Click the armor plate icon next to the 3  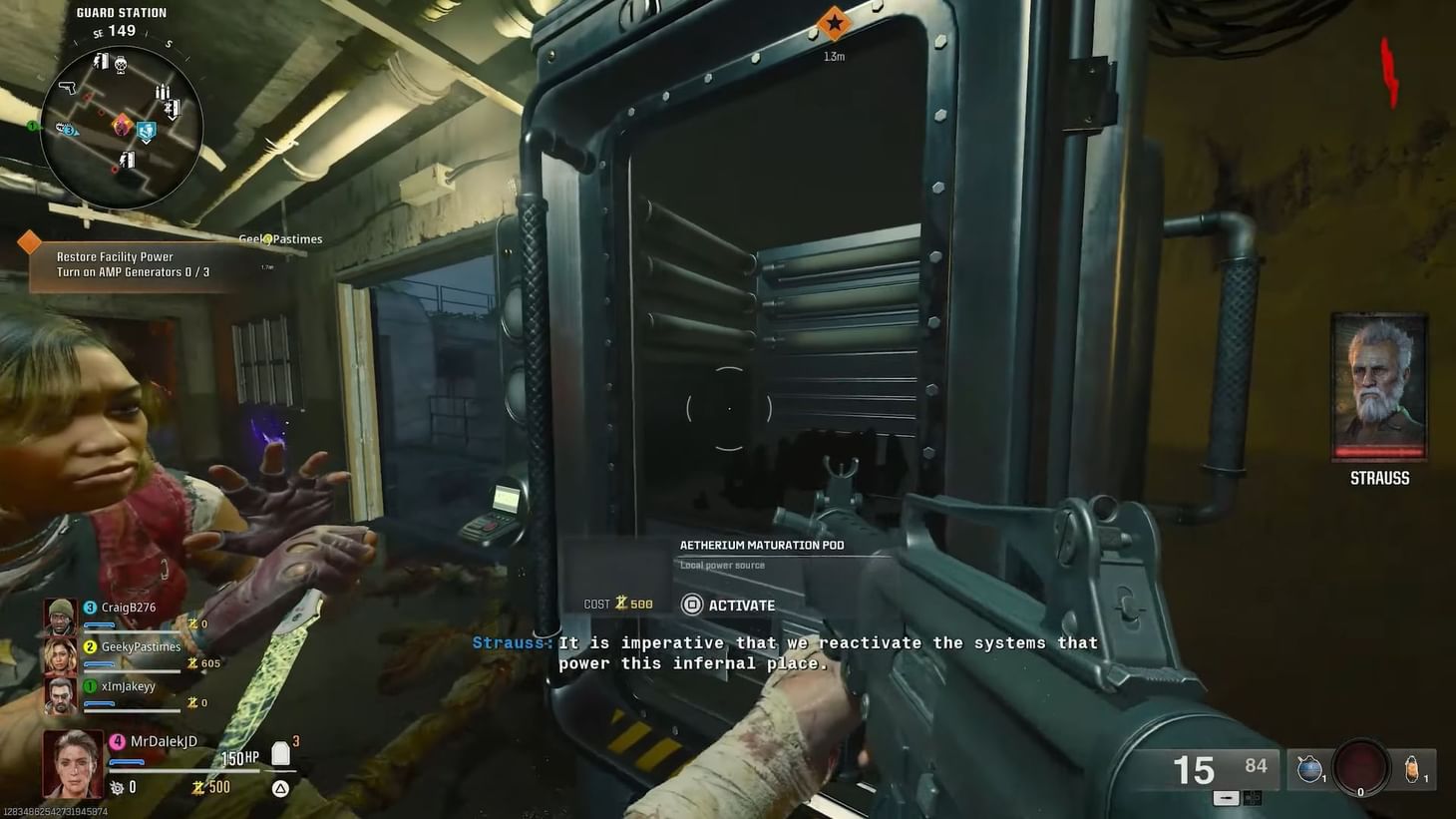(x=280, y=754)
